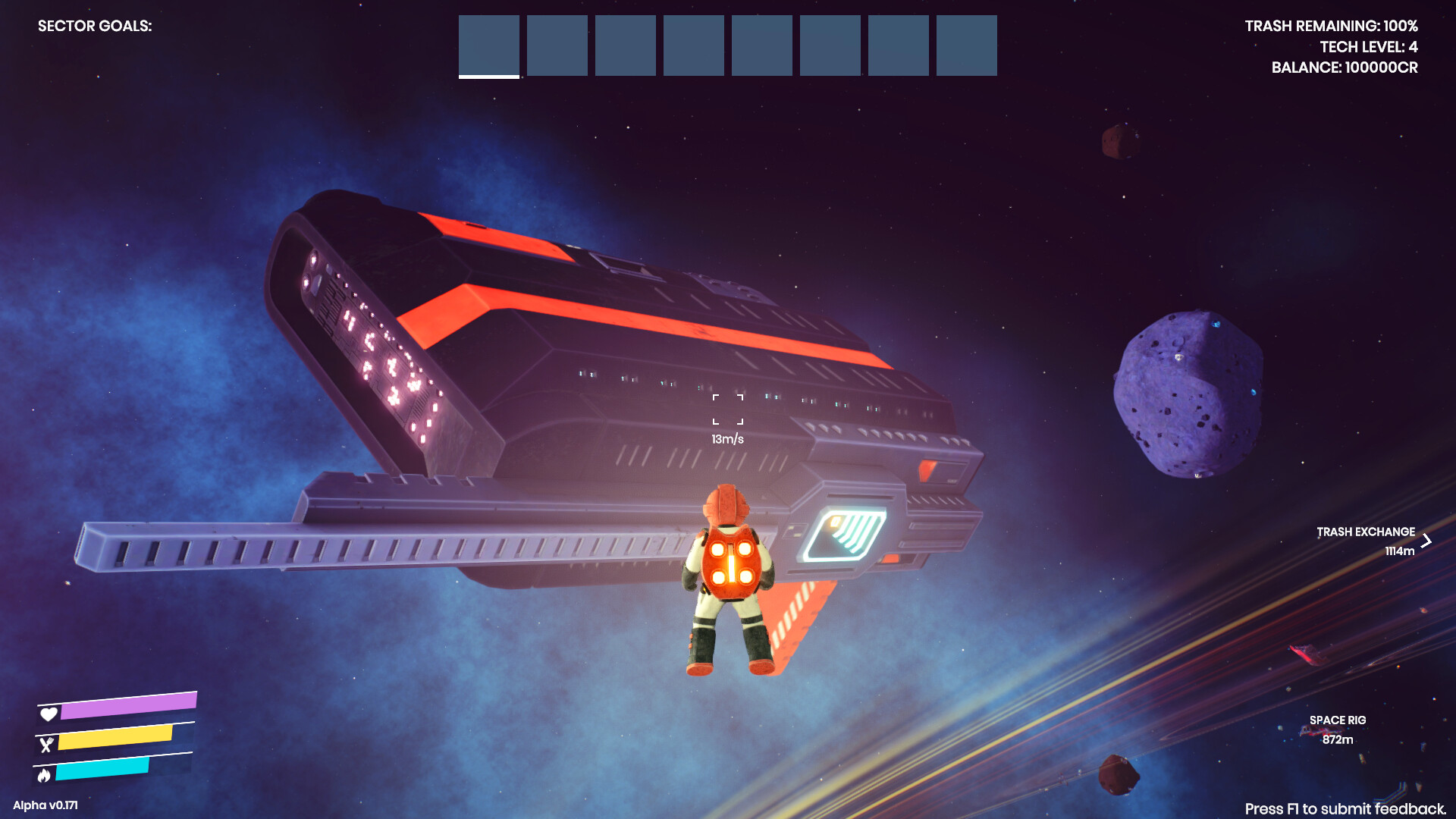Click the BALANCE: 100000CR display

(x=1347, y=67)
